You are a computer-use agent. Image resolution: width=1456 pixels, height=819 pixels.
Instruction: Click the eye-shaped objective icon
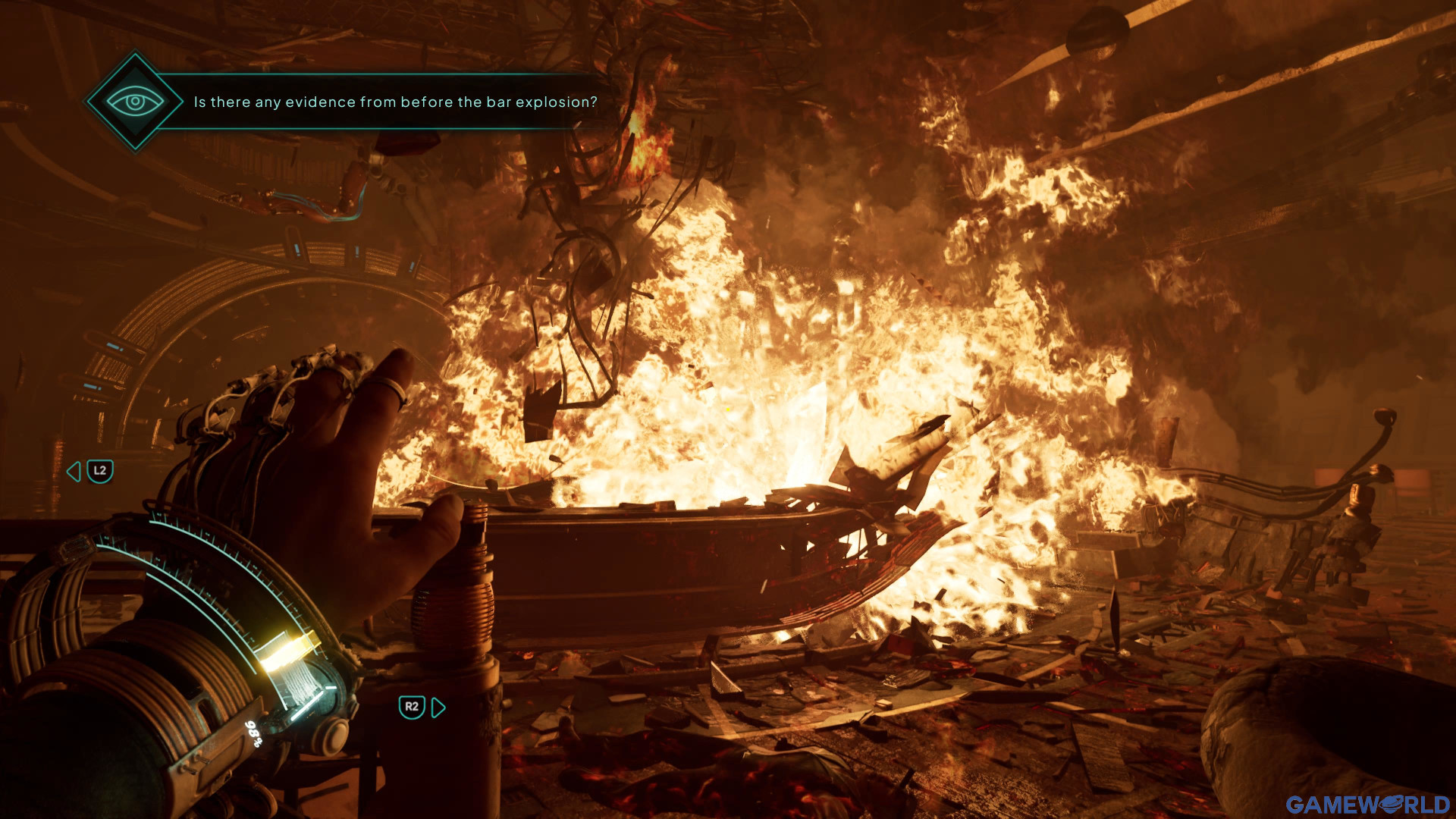135,101
